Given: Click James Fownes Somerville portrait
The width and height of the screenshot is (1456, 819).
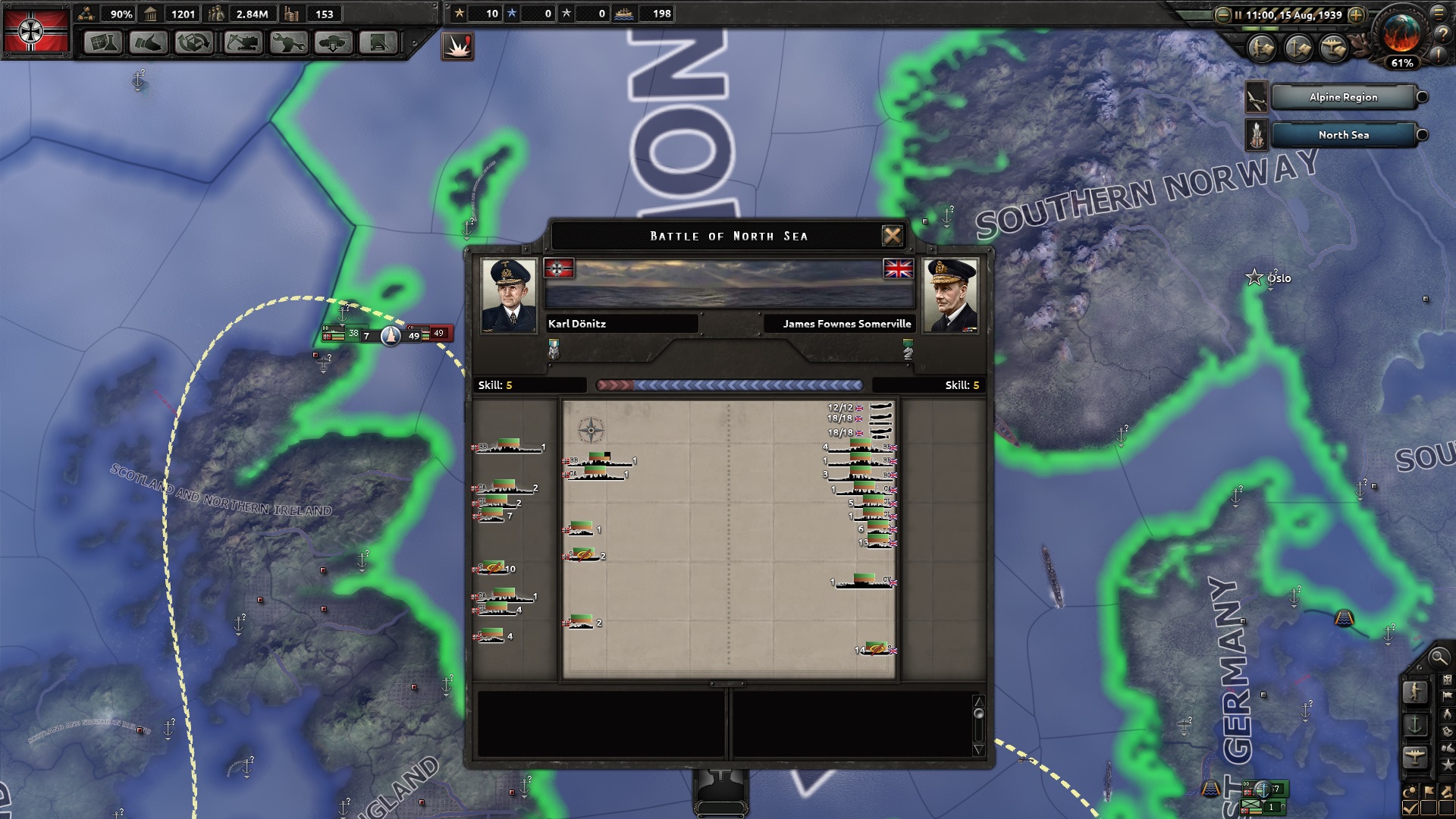Looking at the screenshot, I should click(x=950, y=296).
